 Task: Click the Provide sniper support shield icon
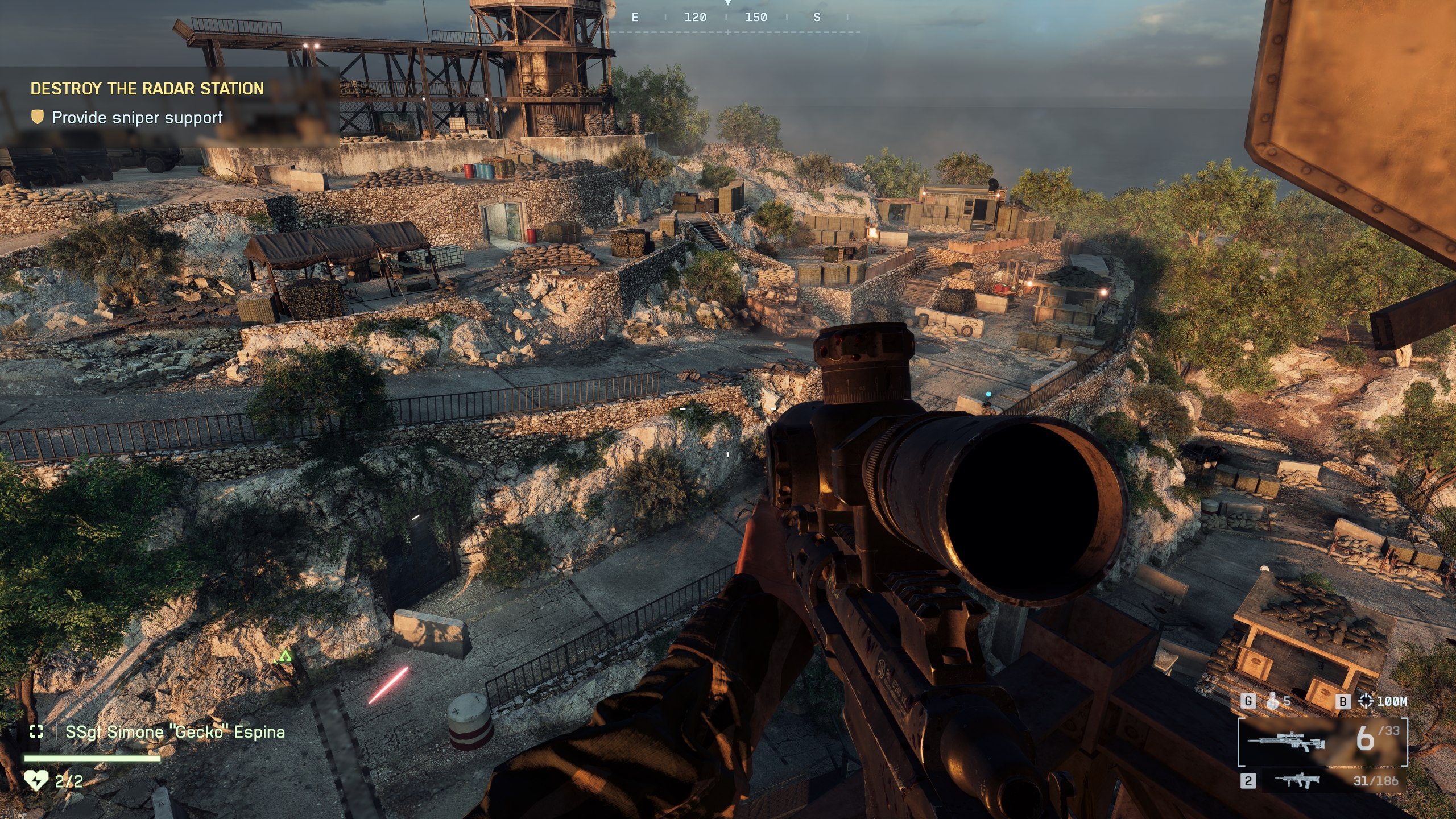tap(38, 118)
